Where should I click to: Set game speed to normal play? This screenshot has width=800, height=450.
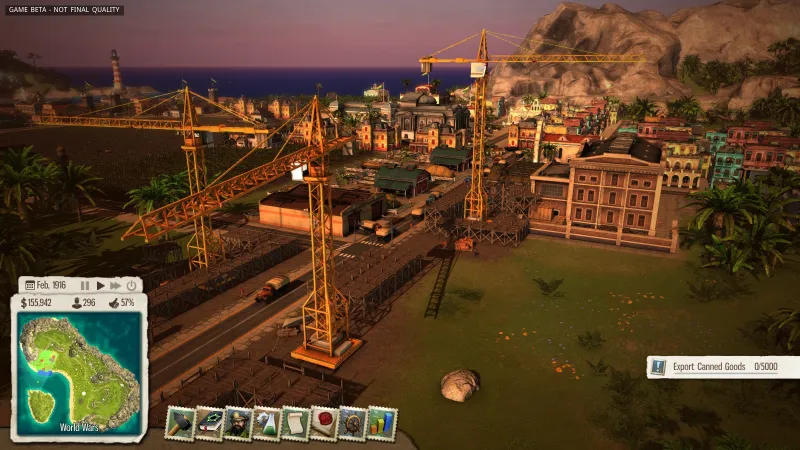coord(100,285)
